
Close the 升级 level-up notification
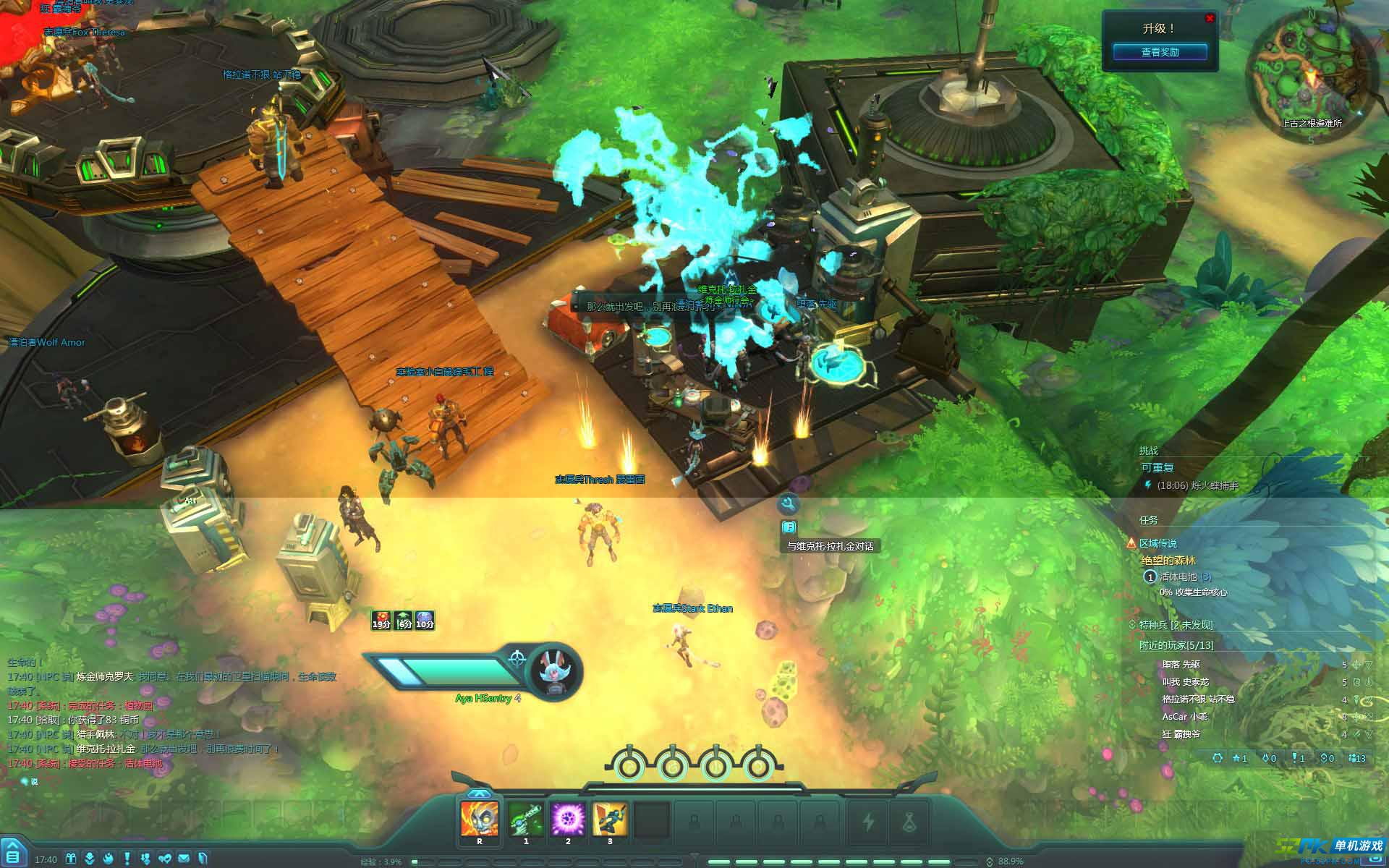1210,18
